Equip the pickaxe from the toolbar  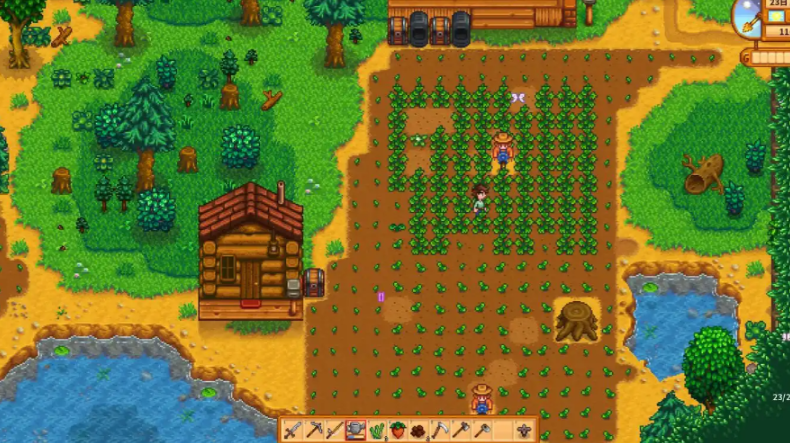tap(314, 431)
